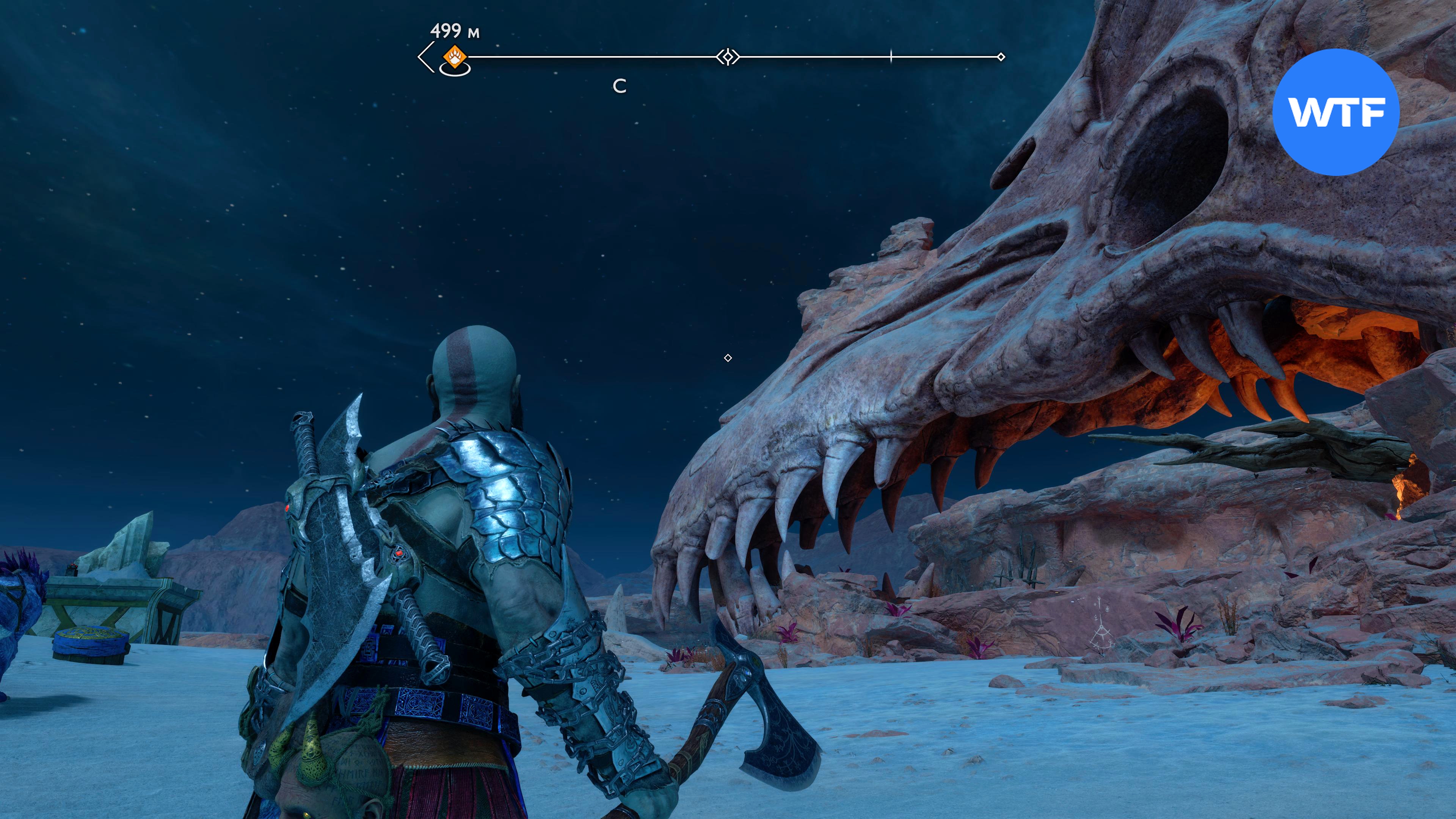The height and width of the screenshot is (819, 1456).
Task: Select the center diamond marker on compass bar
Action: [728, 56]
